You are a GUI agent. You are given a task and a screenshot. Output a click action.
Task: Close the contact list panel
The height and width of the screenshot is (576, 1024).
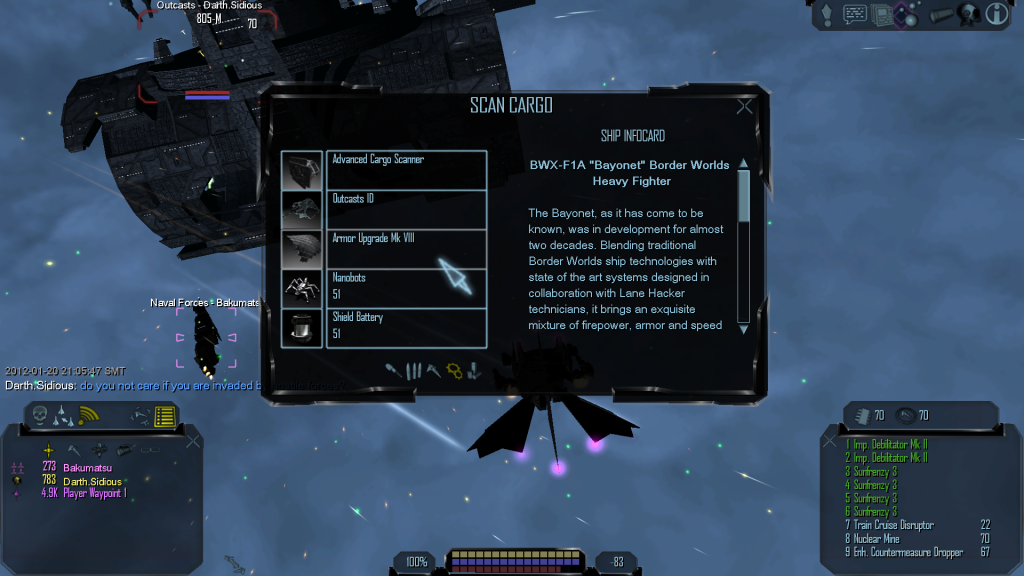[192, 439]
